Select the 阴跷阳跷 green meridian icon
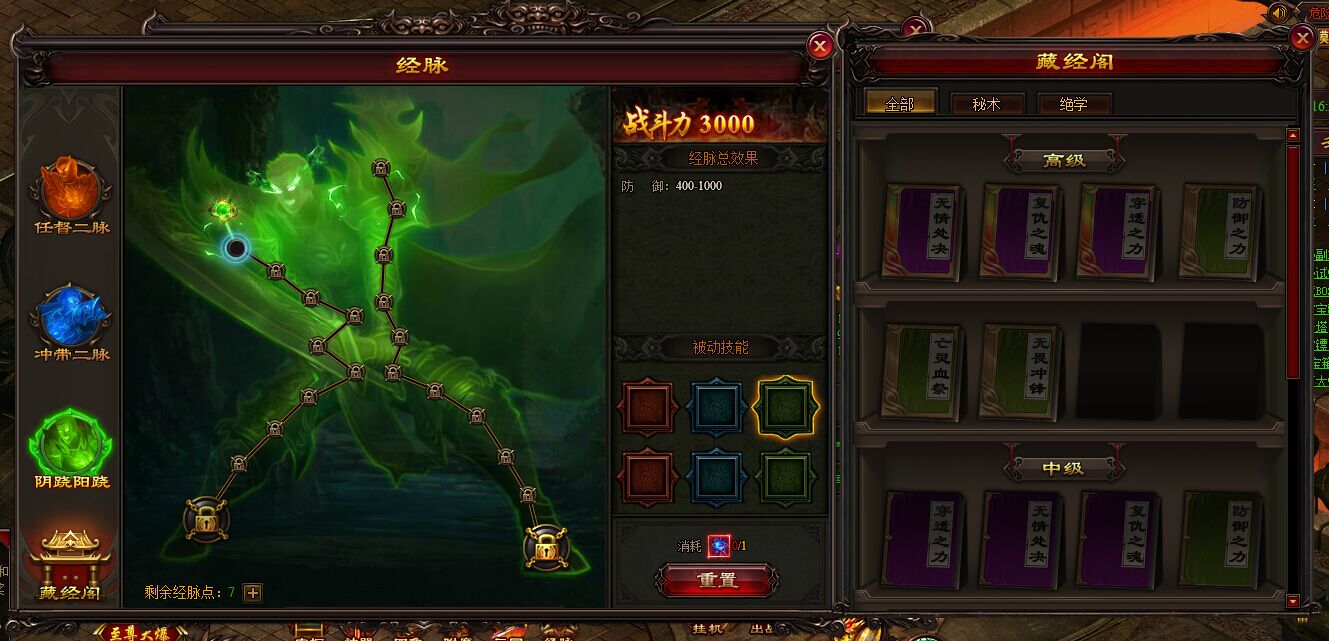This screenshot has height=641, width=1329. click(x=72, y=446)
